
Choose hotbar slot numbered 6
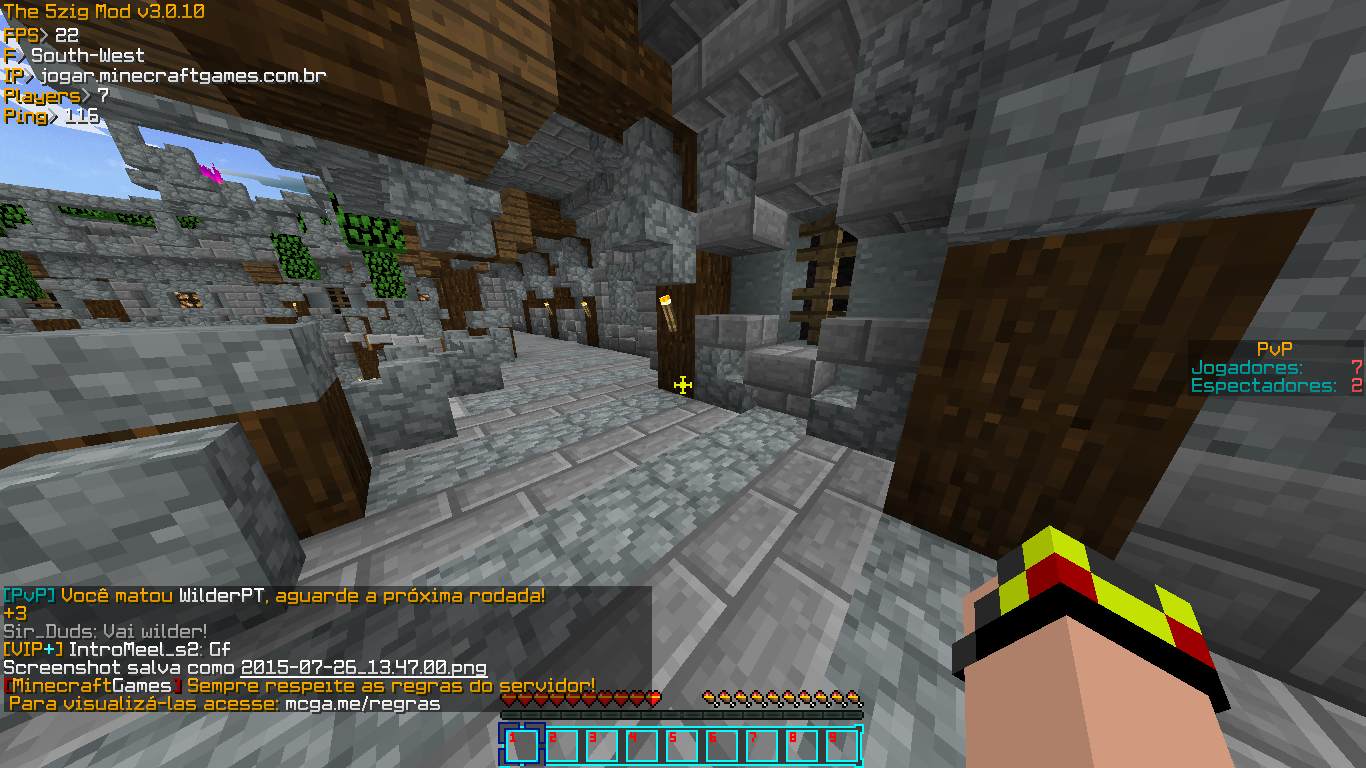coord(721,746)
